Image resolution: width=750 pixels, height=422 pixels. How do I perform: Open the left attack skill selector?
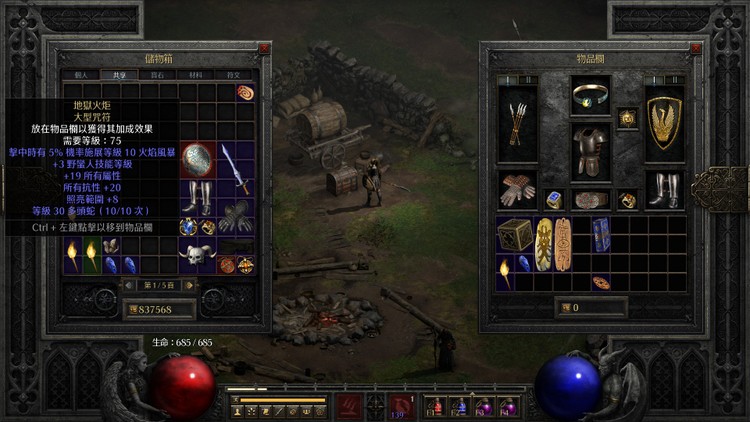[x=348, y=405]
